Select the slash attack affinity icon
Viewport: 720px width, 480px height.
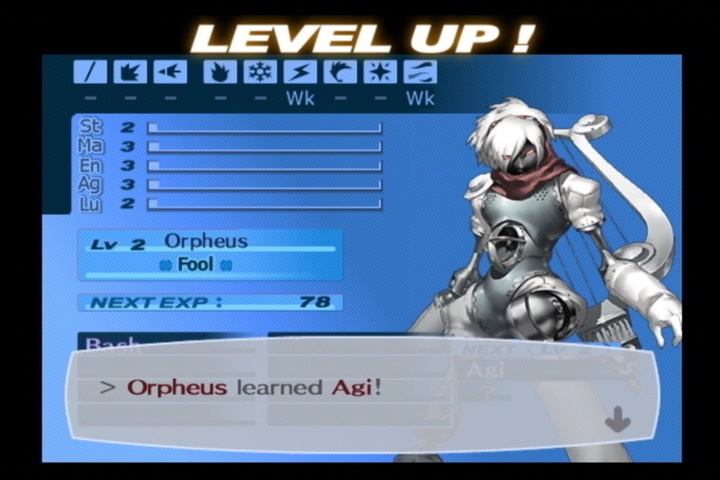90,72
